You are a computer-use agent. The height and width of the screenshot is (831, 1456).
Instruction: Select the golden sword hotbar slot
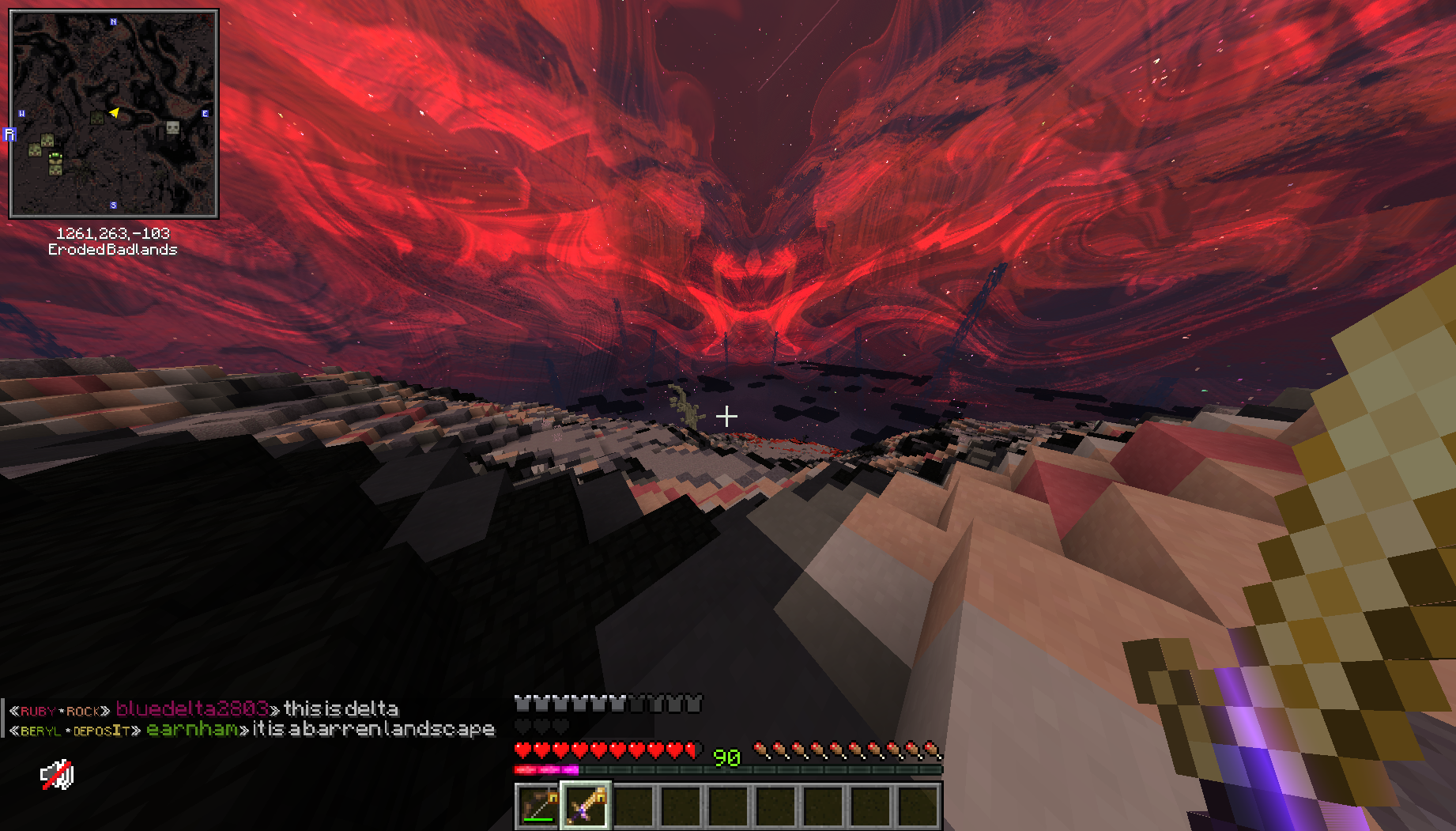pos(586,806)
